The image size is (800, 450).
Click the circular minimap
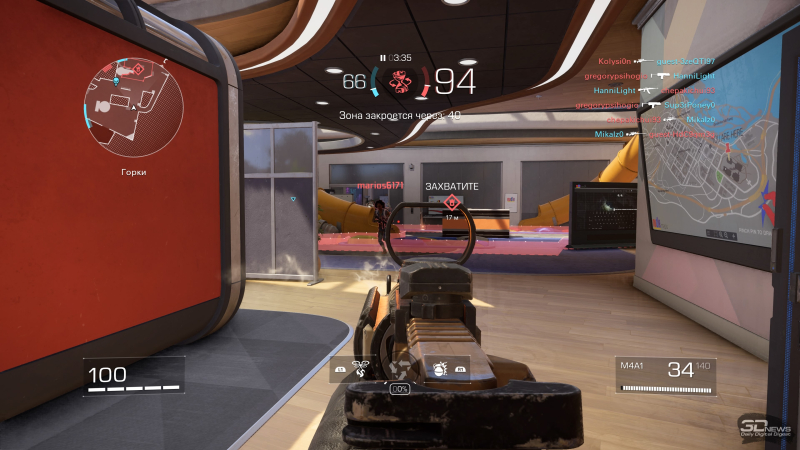click(133, 105)
